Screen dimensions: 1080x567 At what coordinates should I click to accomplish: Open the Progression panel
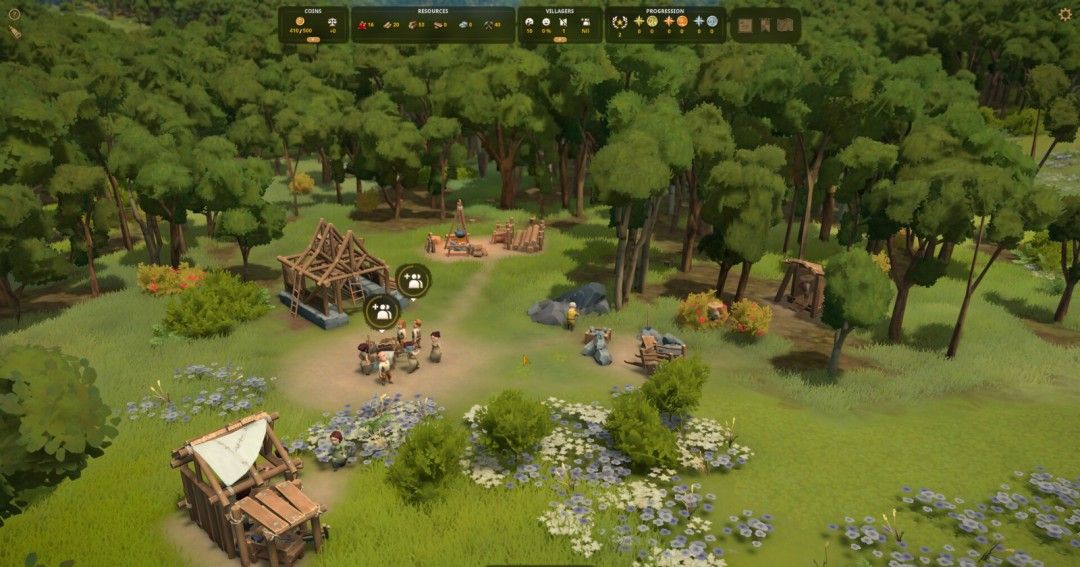(665, 11)
